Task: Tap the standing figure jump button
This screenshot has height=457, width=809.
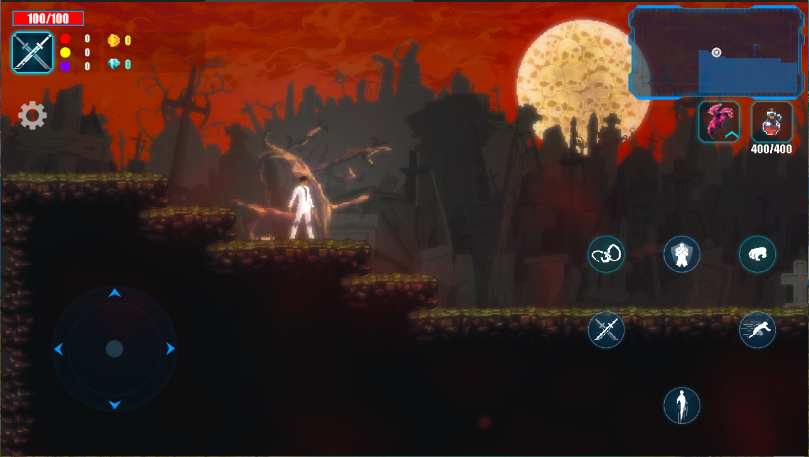Action: point(682,405)
